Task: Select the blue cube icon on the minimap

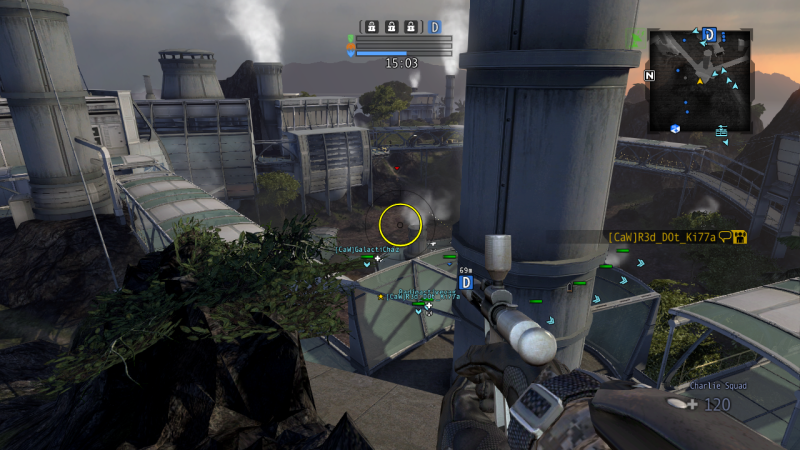Action: coord(675,127)
